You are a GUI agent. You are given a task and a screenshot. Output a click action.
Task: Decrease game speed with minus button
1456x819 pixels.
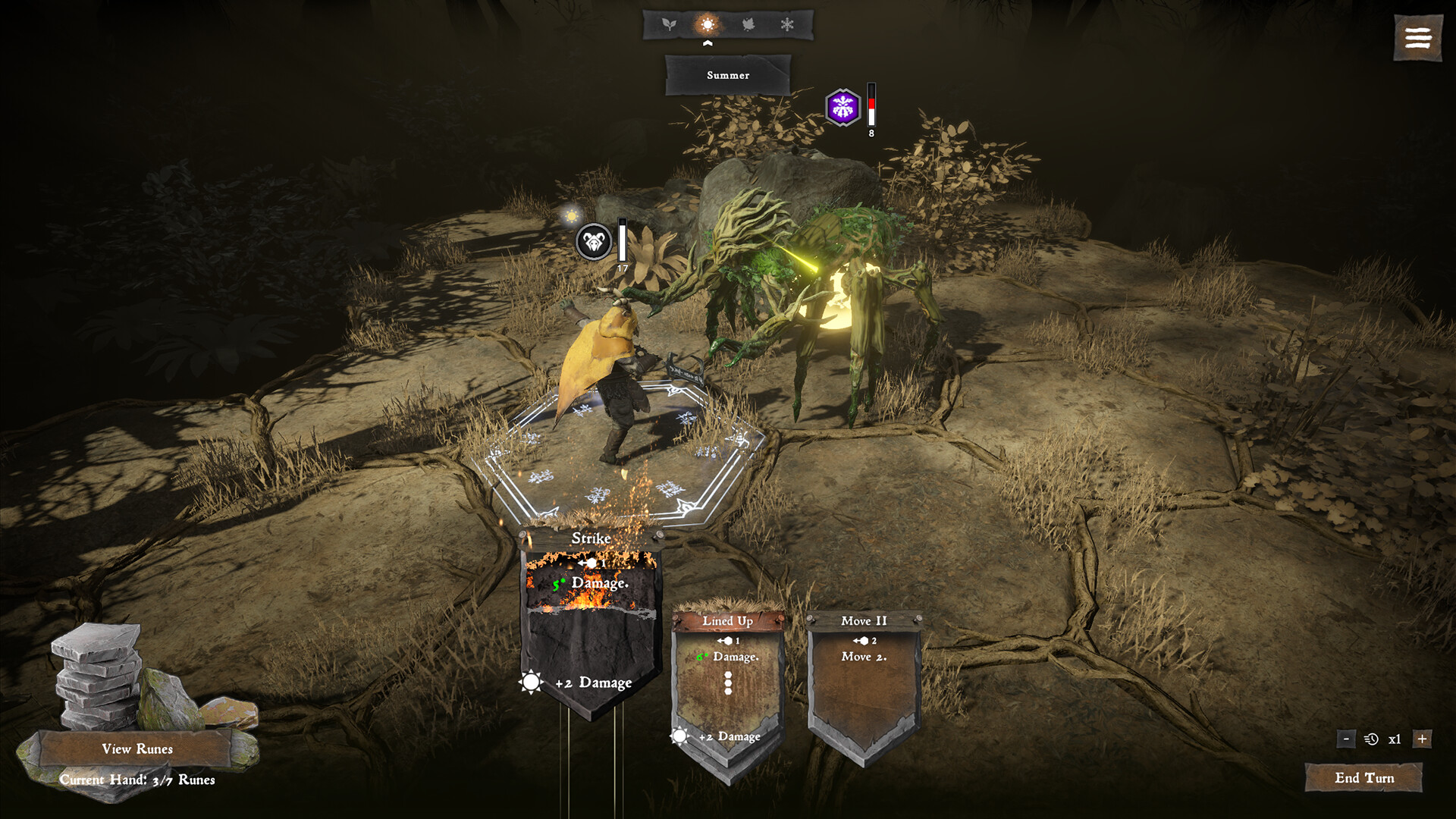point(1346,739)
